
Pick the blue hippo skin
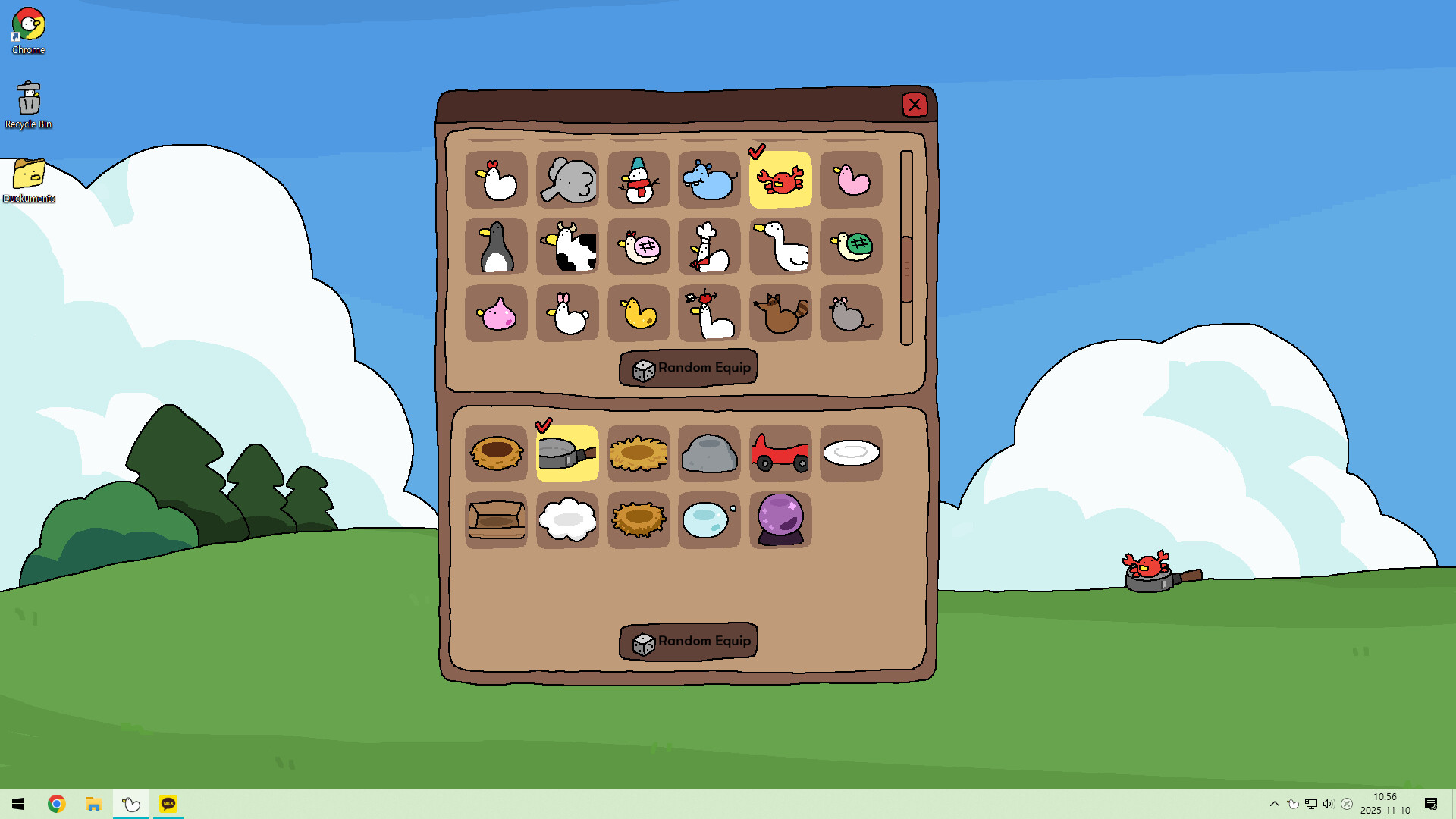click(708, 180)
